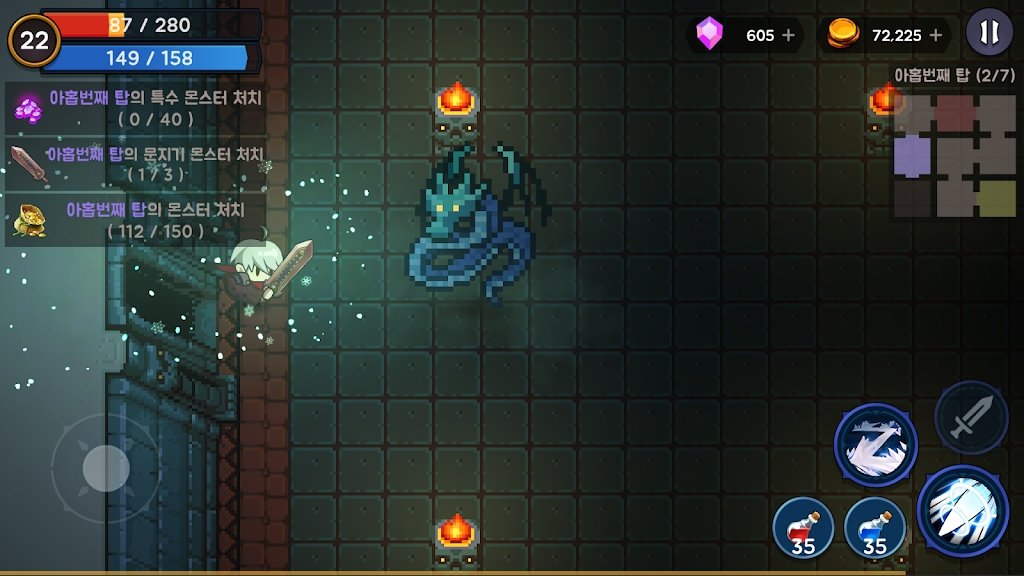The width and height of the screenshot is (1024, 576).
Task: Trigger the glowing ice slash attack
Action: [961, 509]
